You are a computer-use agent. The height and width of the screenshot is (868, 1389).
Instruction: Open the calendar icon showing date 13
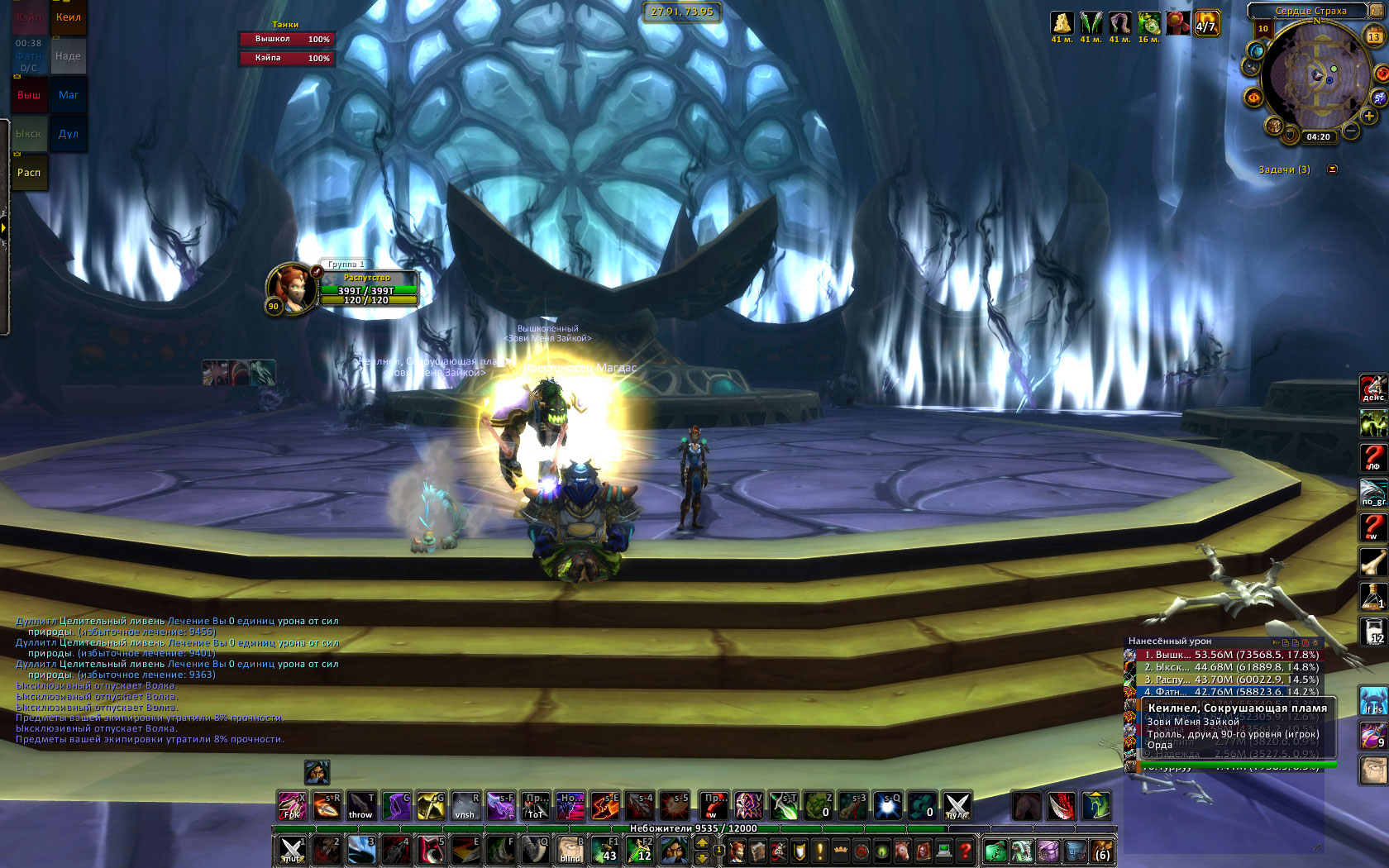(x=1373, y=36)
